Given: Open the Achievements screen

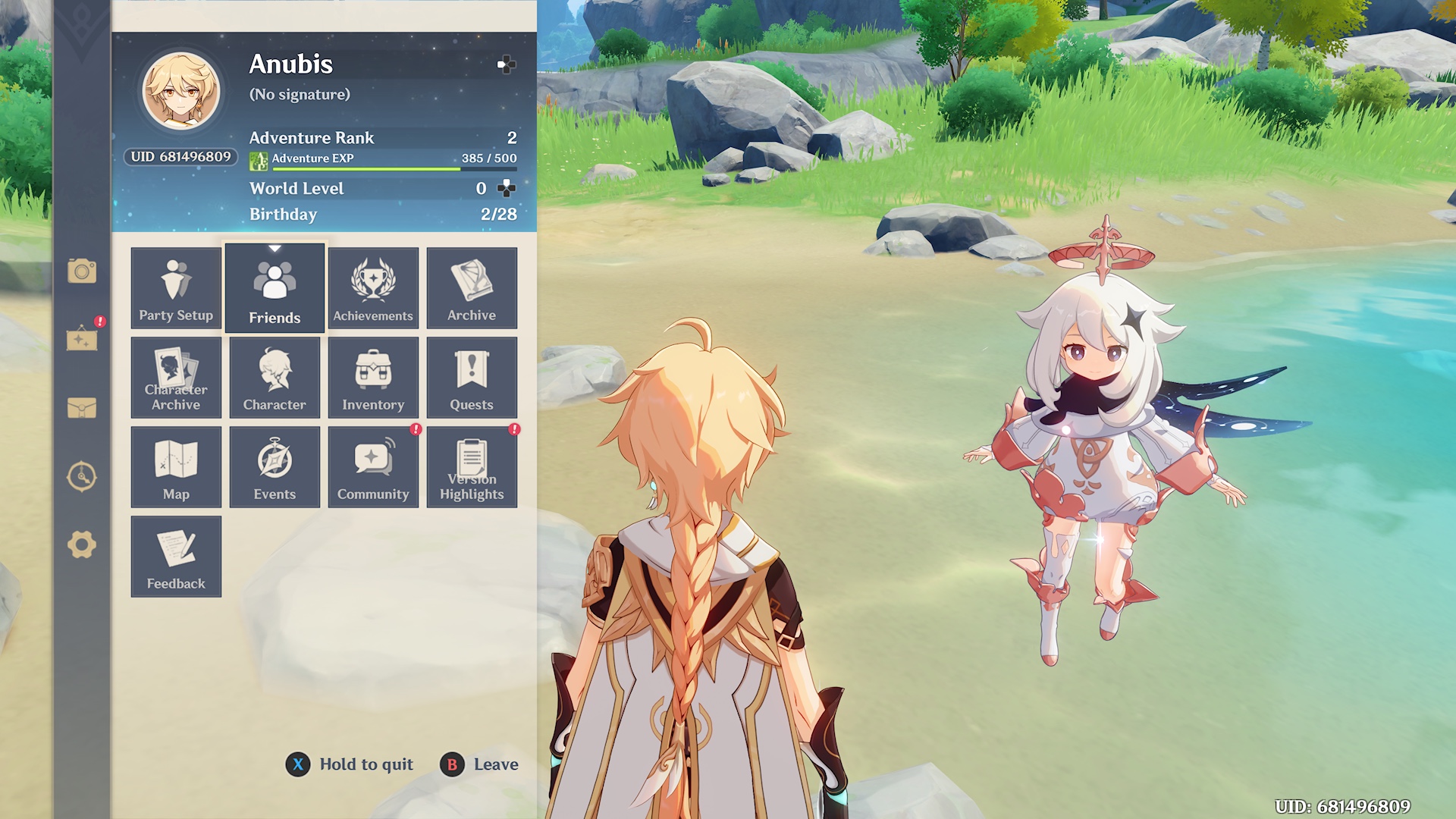Looking at the screenshot, I should (x=373, y=288).
